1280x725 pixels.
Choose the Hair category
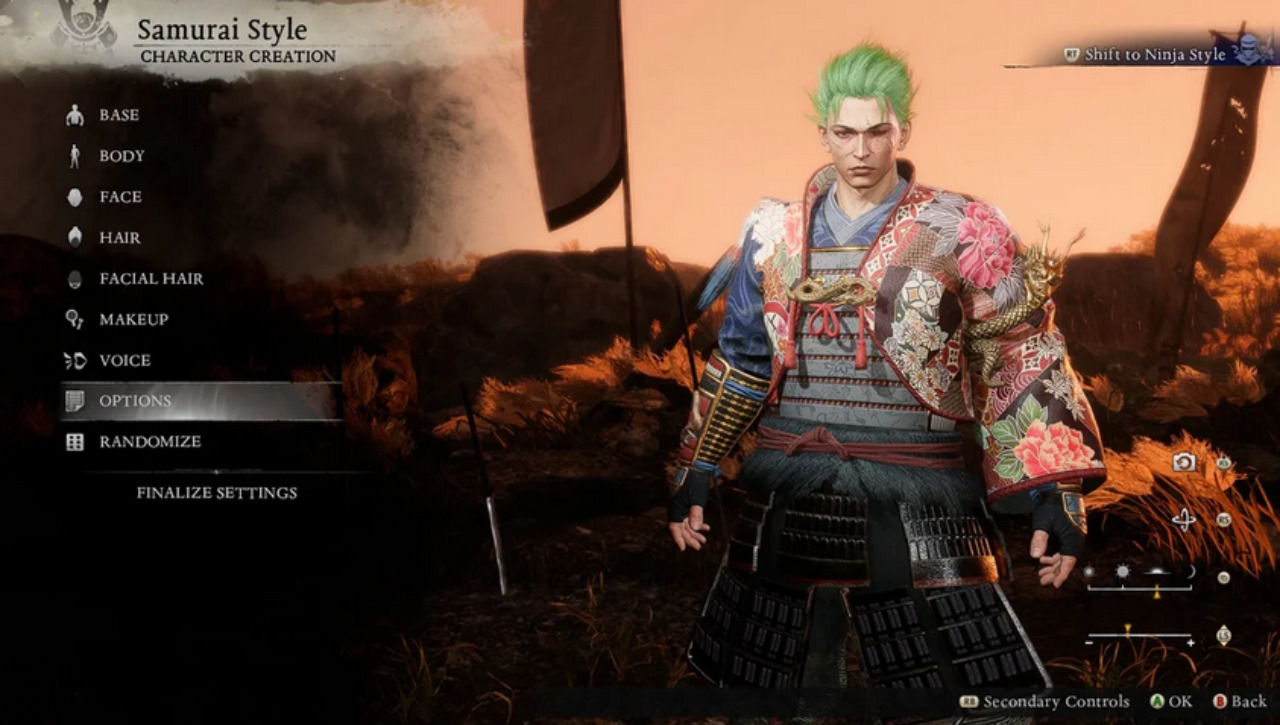(x=119, y=238)
